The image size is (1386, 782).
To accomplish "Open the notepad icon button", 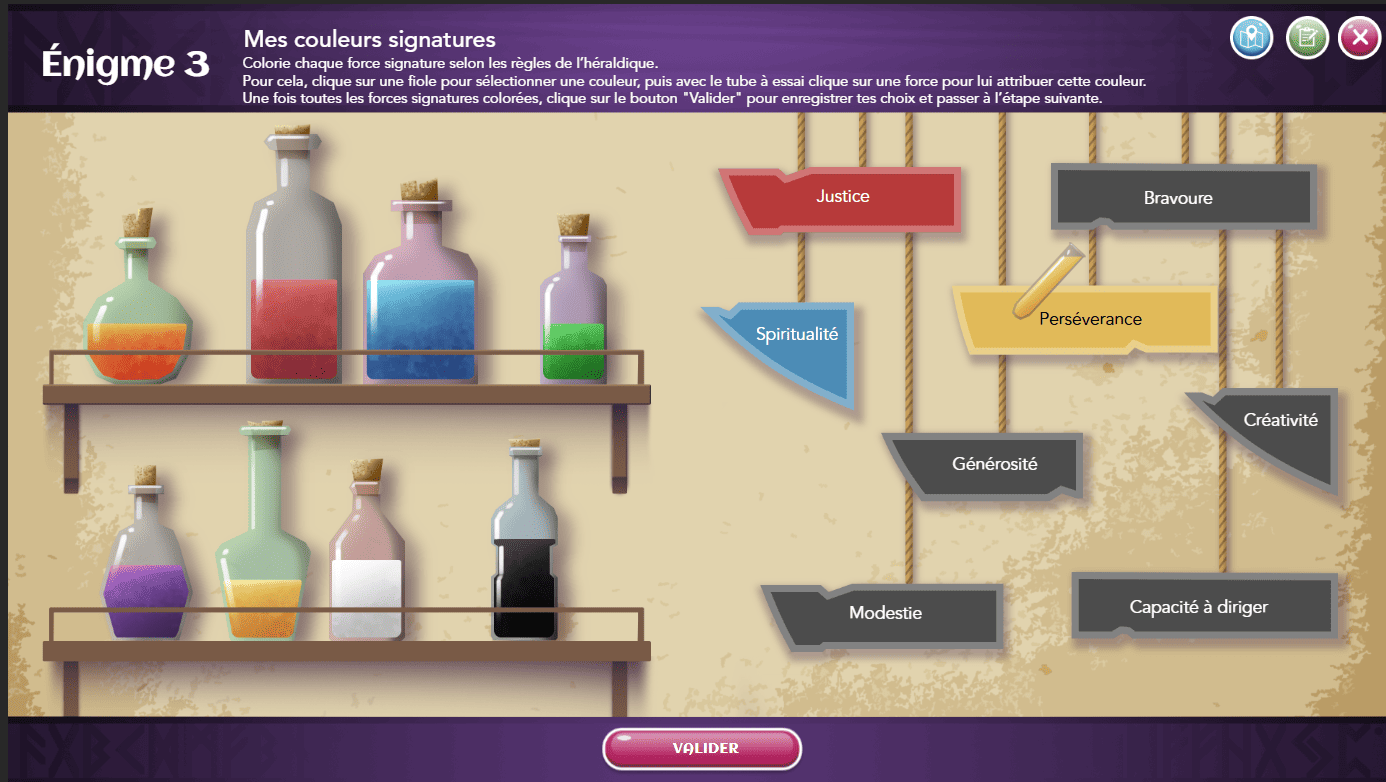I will coord(1306,39).
